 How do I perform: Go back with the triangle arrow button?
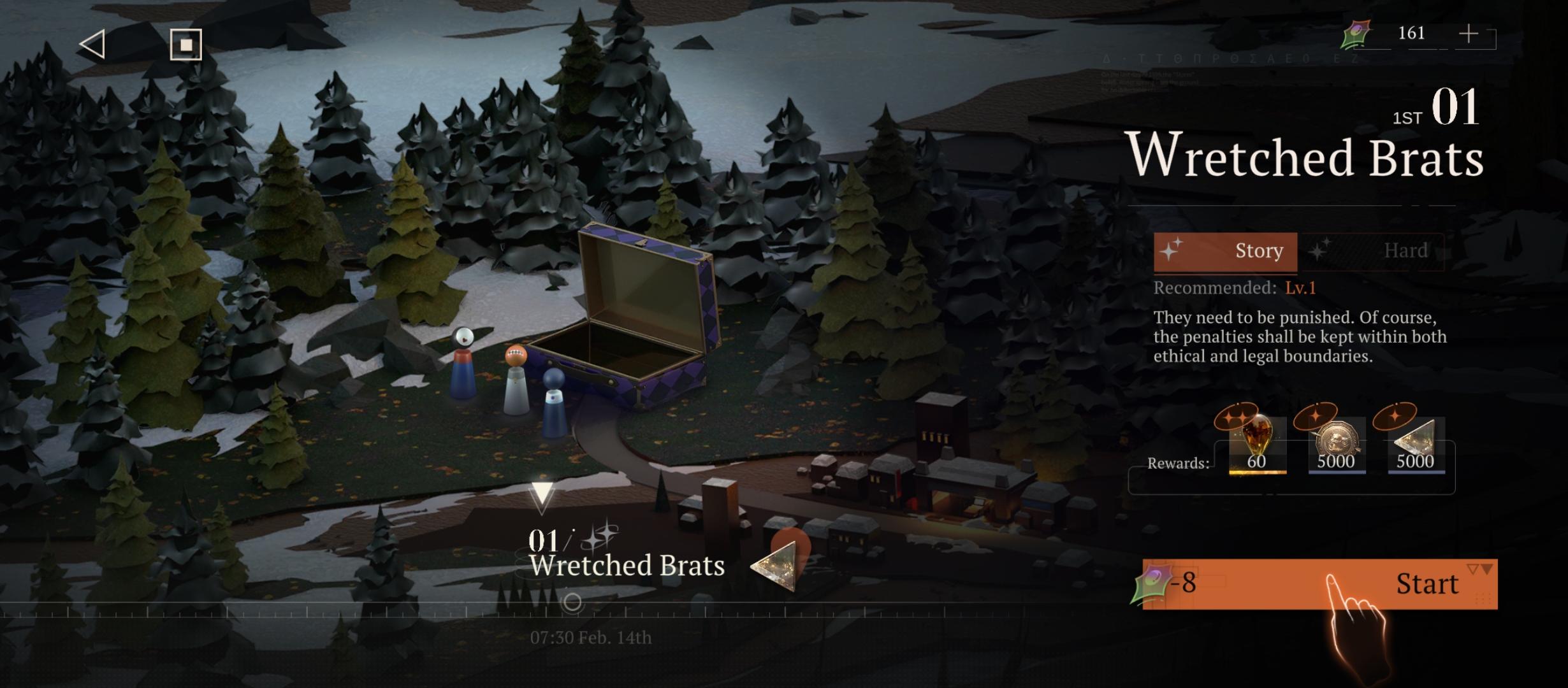[93, 45]
